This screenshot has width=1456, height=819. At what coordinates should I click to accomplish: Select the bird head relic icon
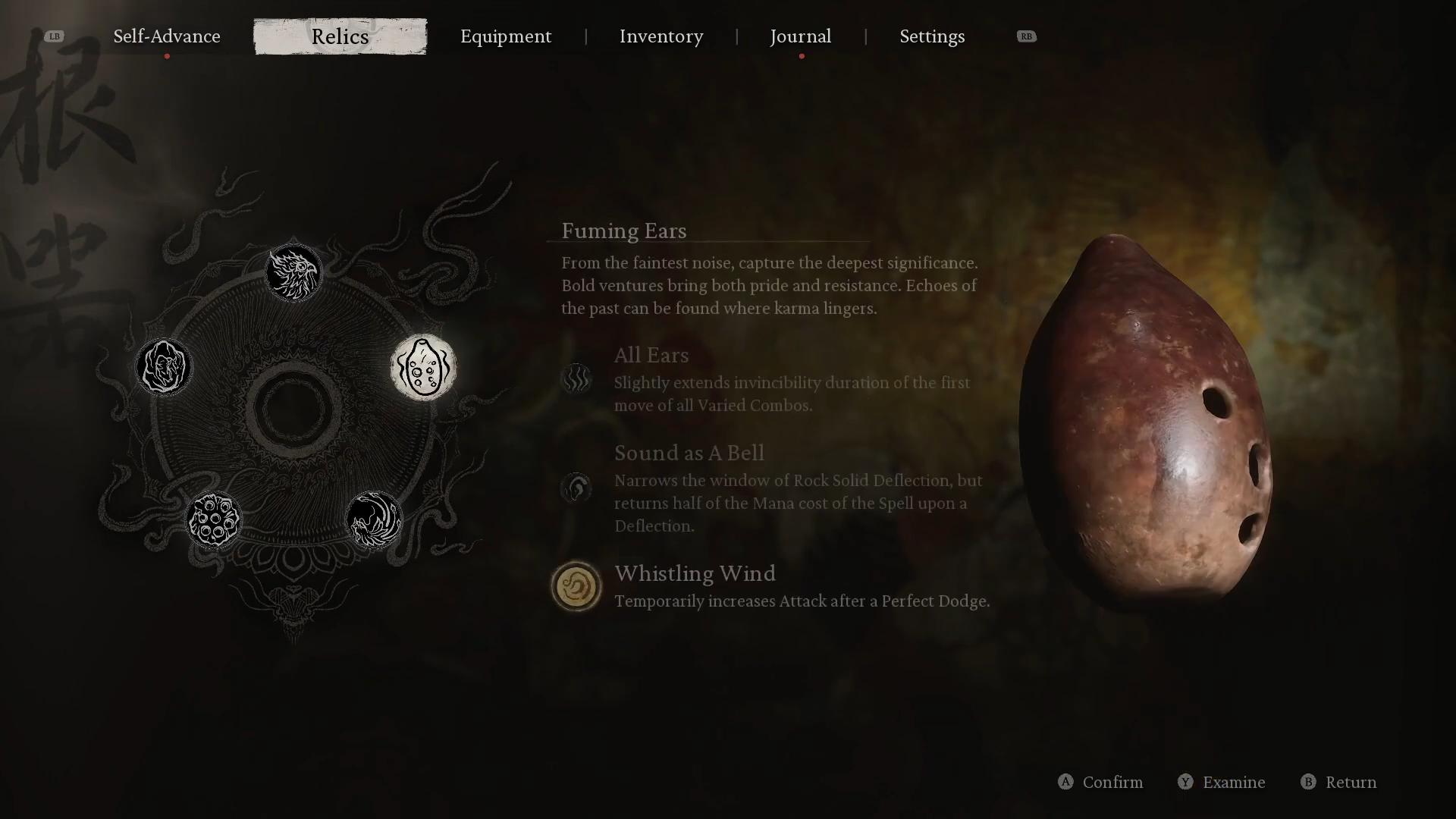click(x=293, y=272)
